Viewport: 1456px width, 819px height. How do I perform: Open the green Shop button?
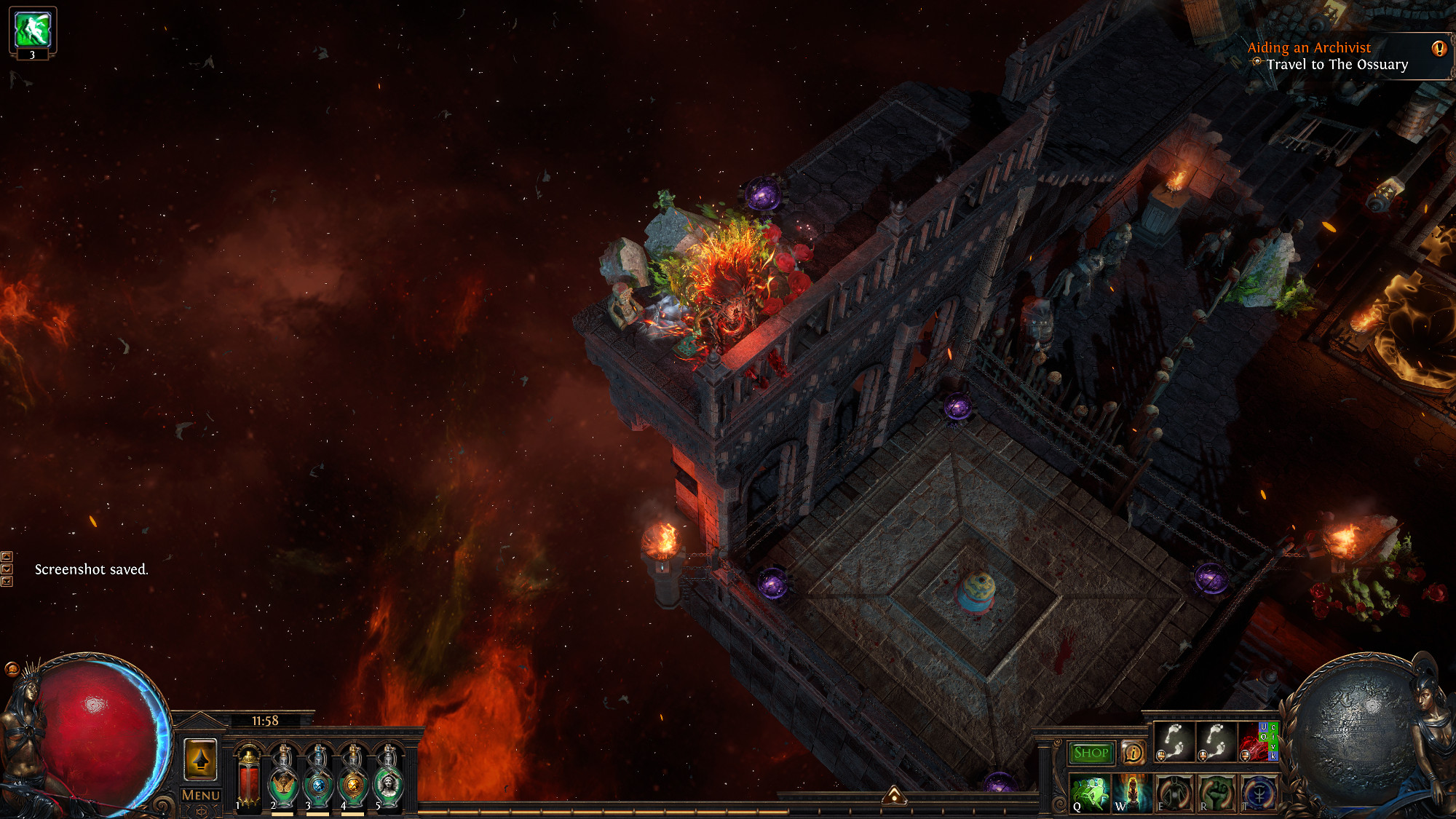point(1091,753)
